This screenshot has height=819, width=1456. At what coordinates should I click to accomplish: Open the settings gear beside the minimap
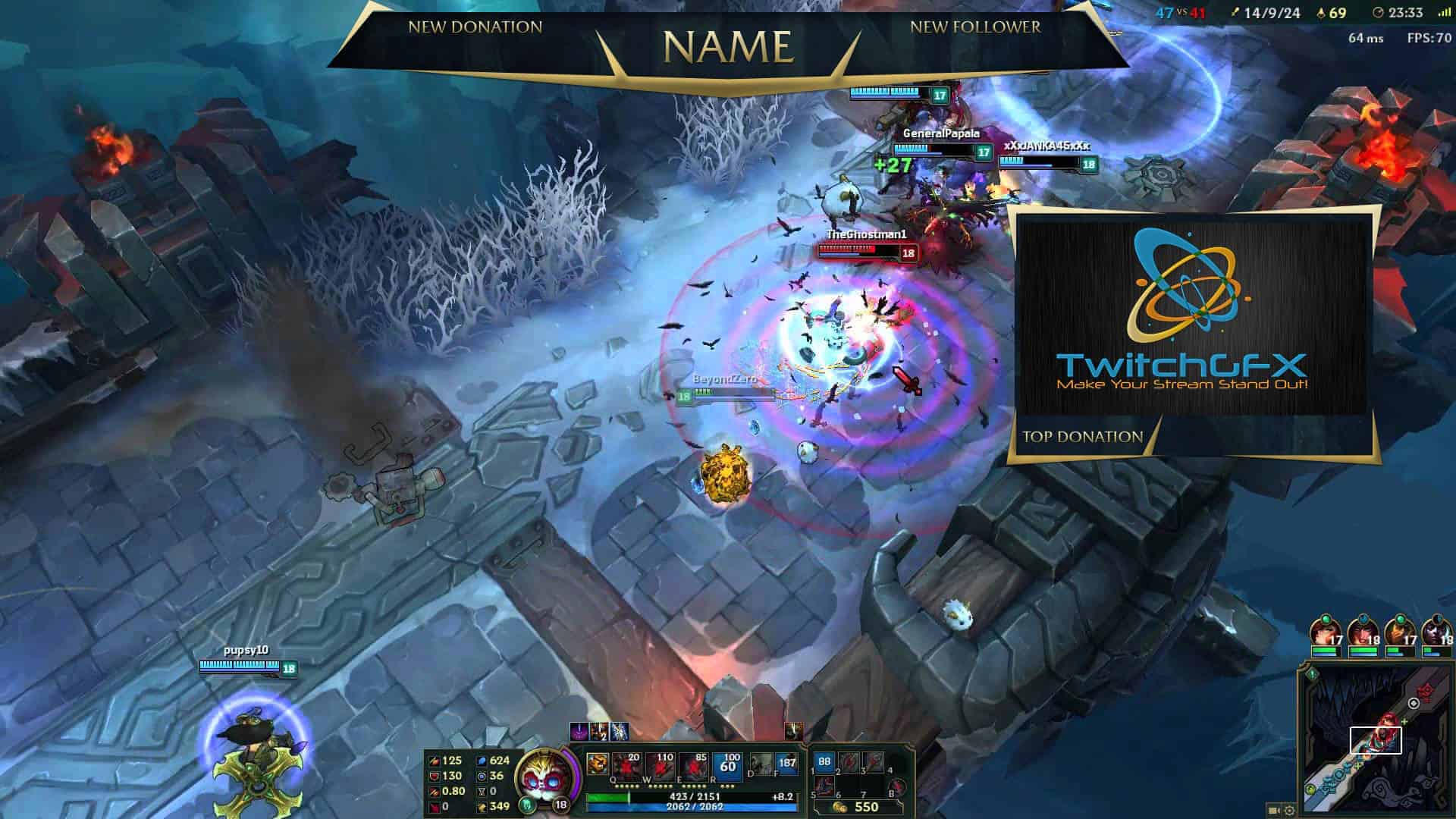[1290, 810]
